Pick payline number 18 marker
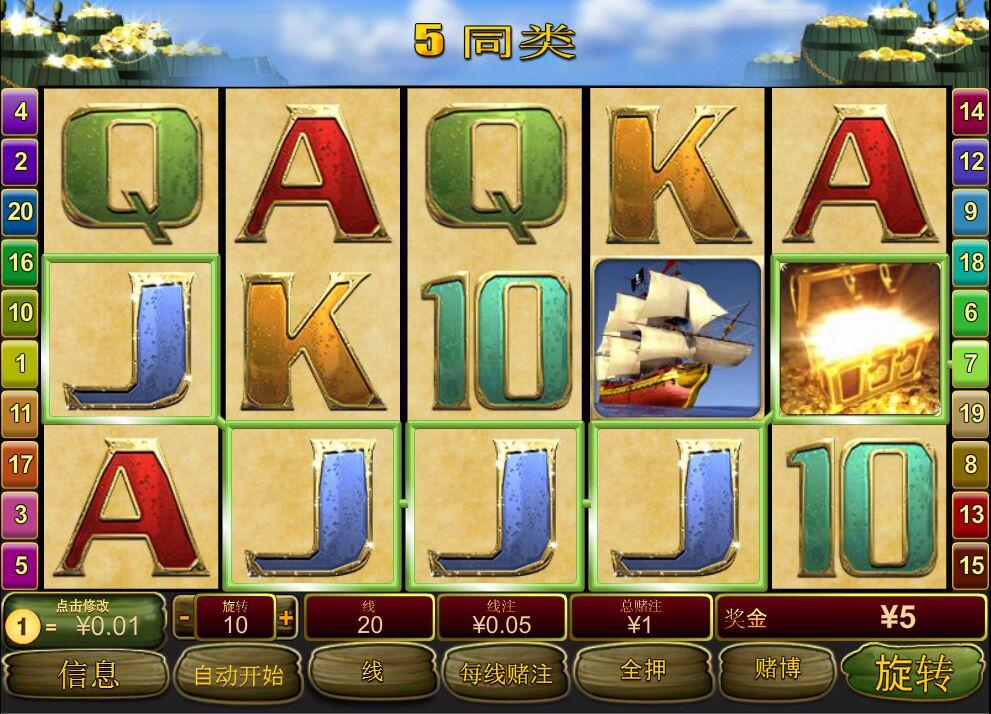 (970, 262)
